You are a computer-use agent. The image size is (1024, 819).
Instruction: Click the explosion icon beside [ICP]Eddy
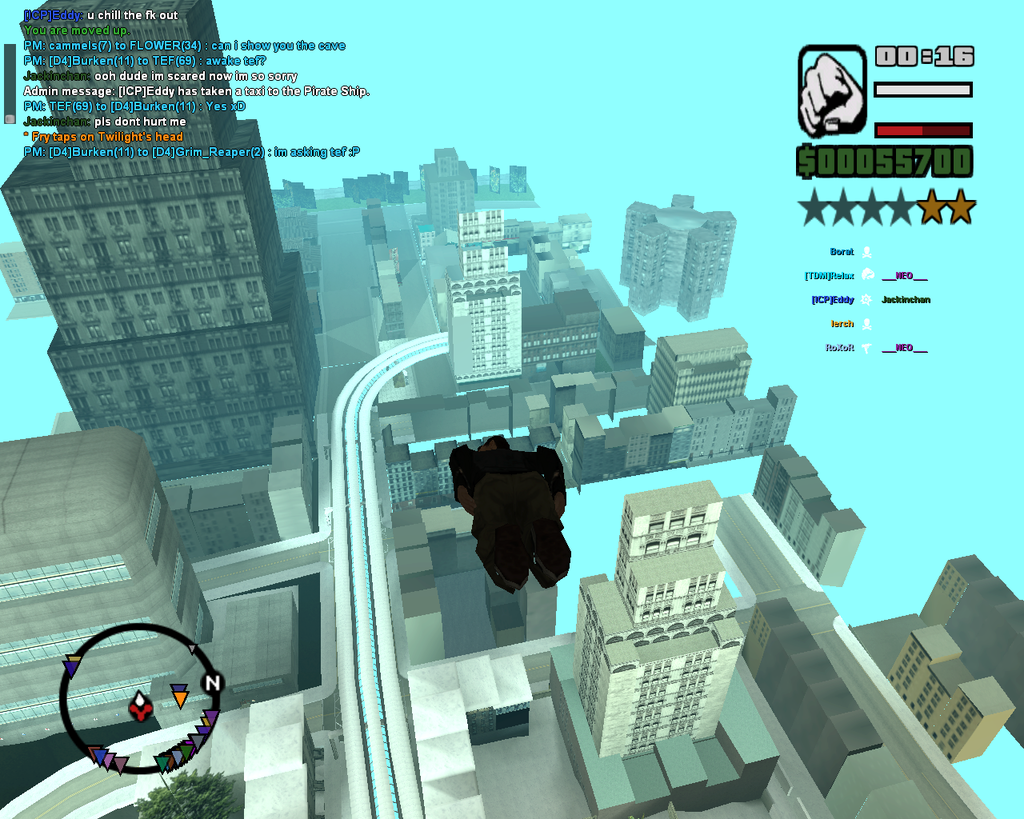point(866,300)
